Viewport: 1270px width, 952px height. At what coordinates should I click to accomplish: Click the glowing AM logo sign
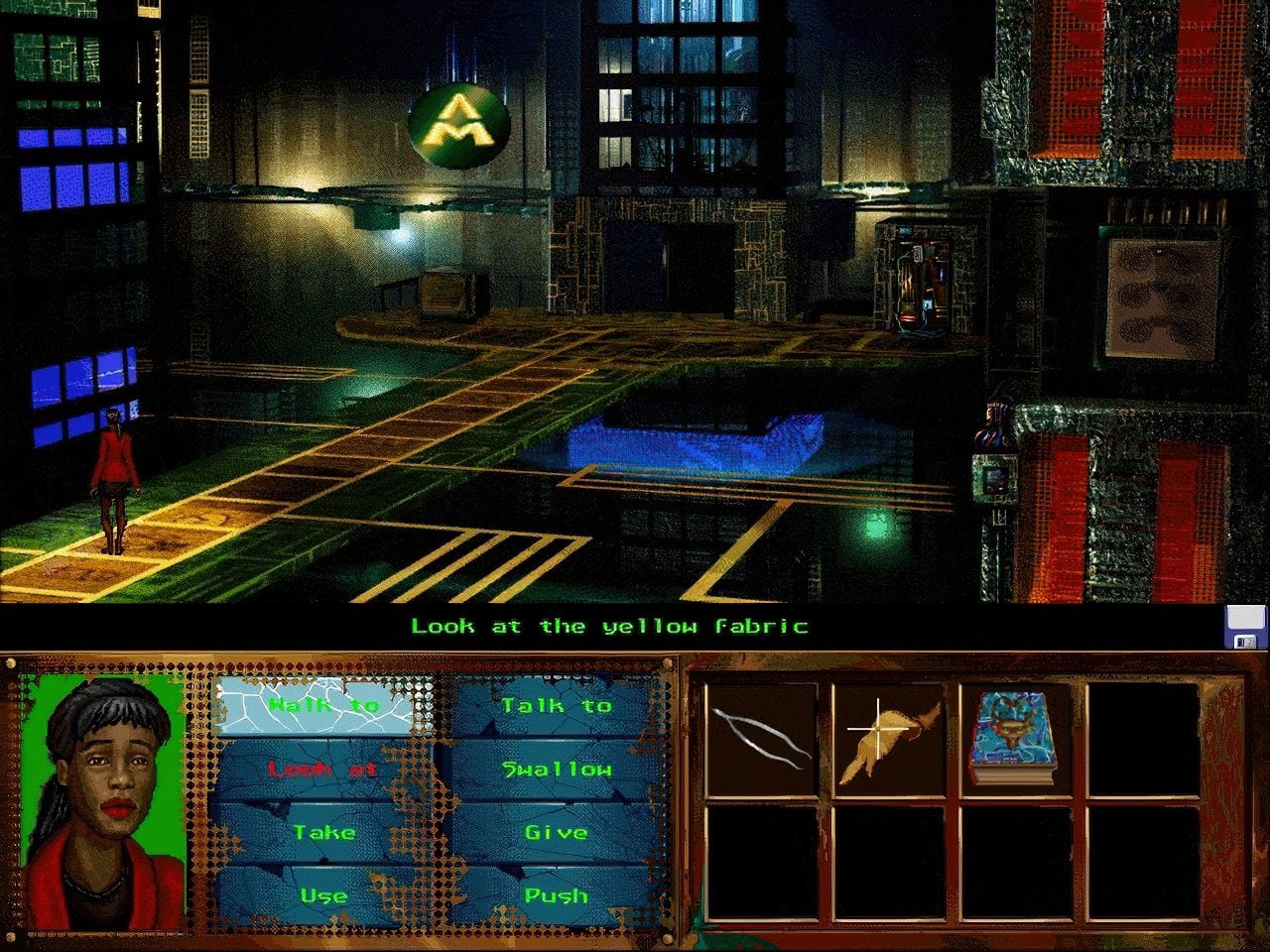[457, 124]
